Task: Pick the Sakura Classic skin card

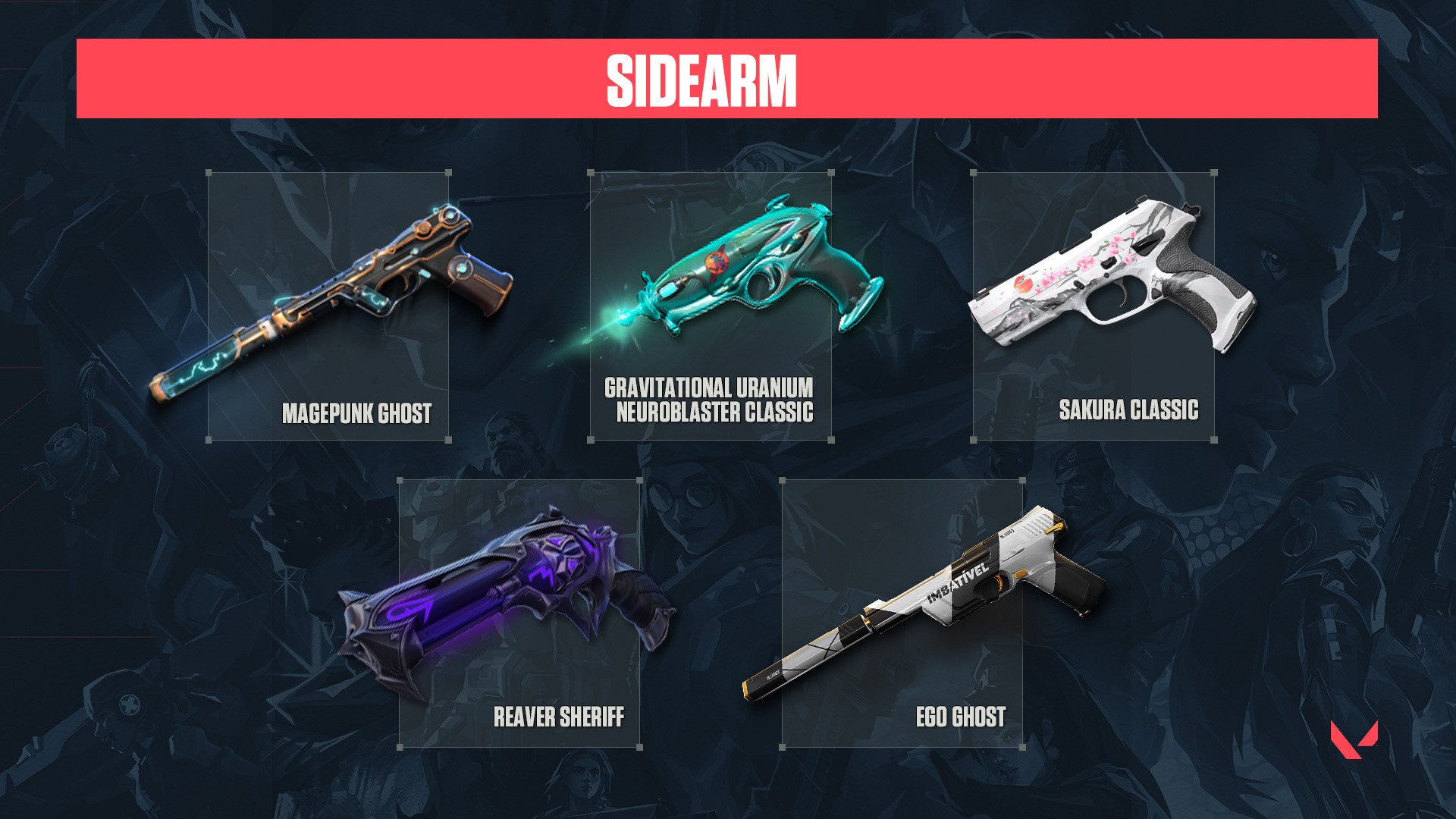Action: (1094, 306)
